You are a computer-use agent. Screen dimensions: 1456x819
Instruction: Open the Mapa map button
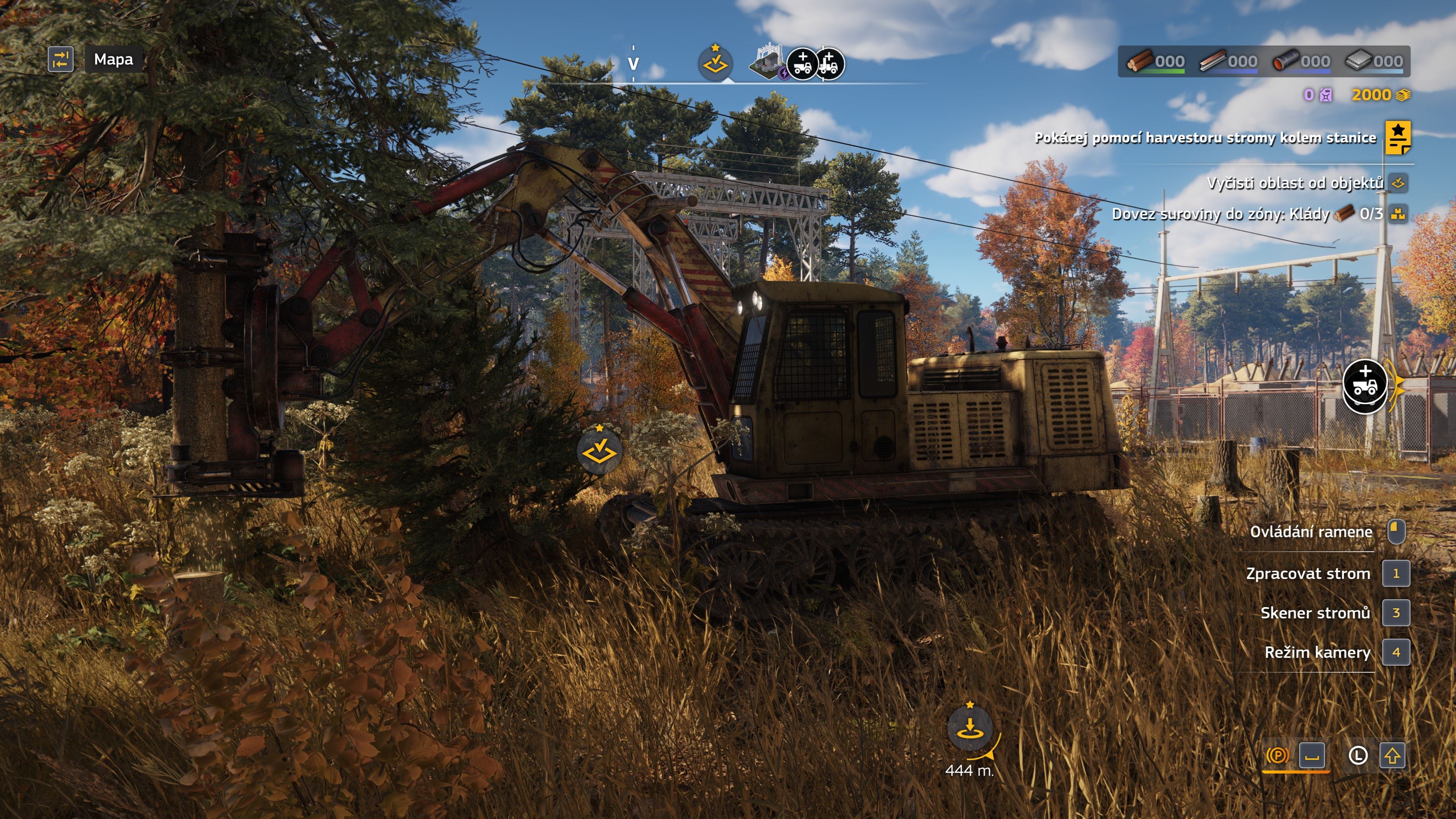tap(113, 60)
